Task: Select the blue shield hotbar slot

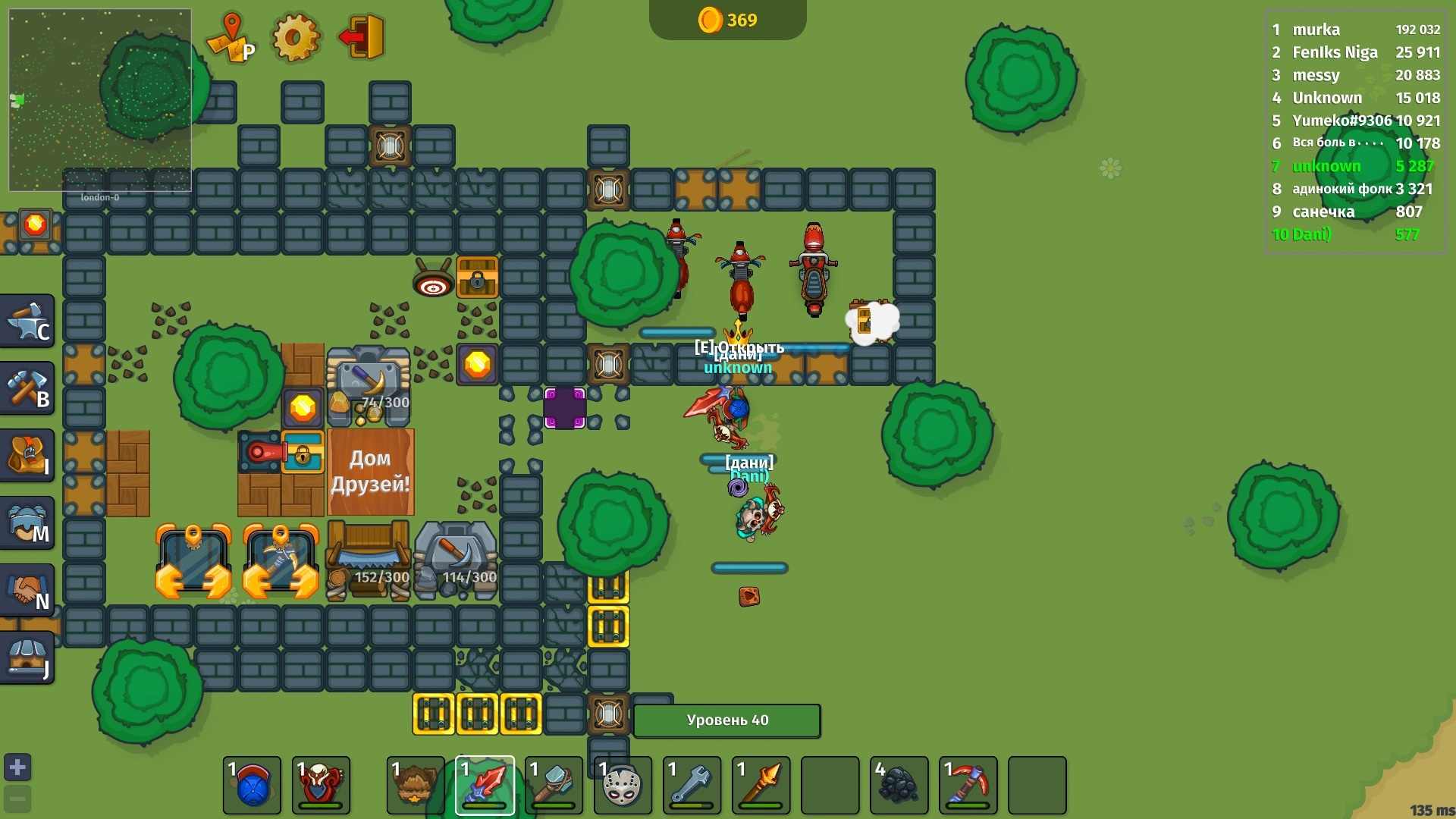Action: pos(252,786)
